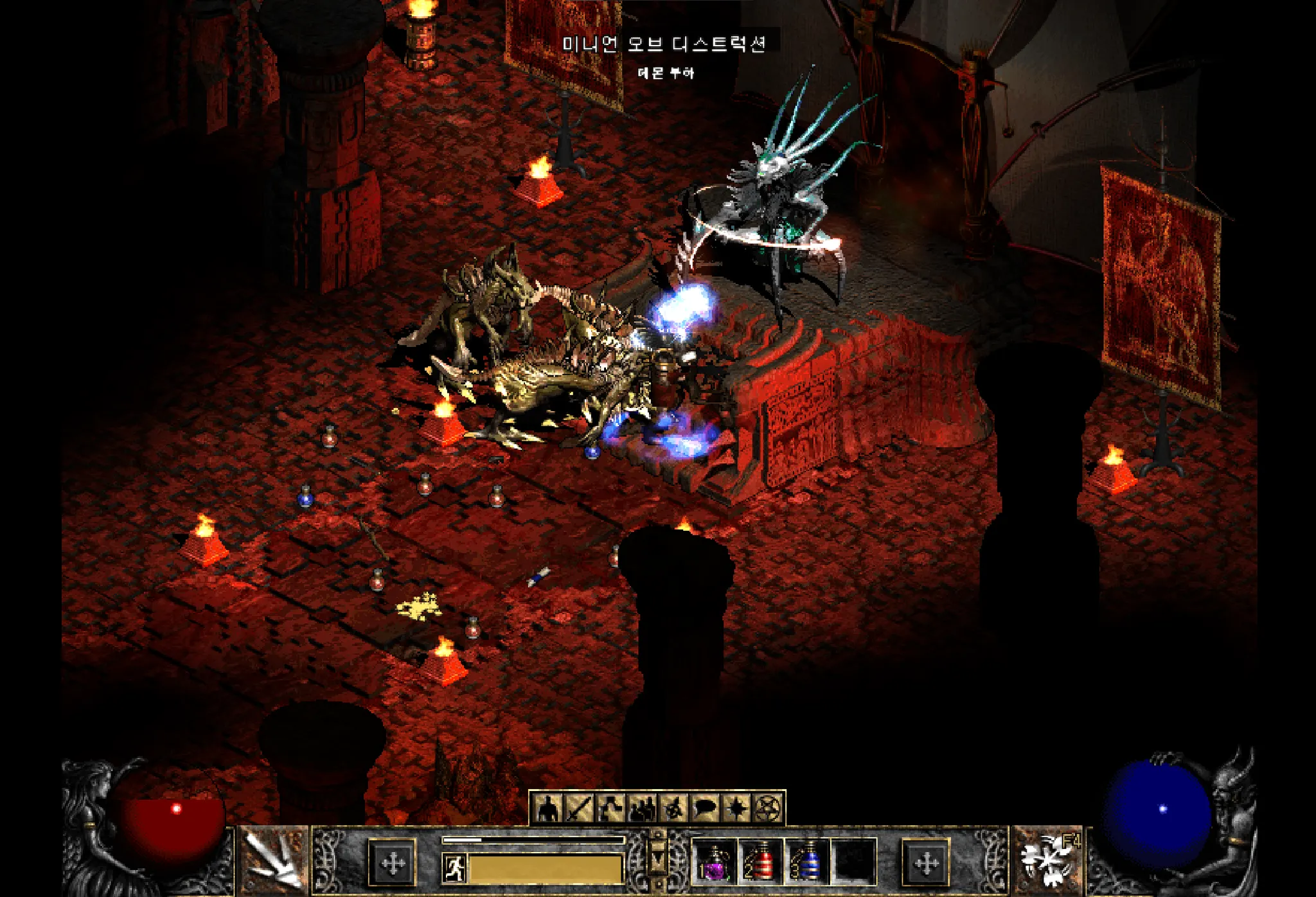Screen dimensions: 1316x897
Task: Open the message log speech bubble
Action: pos(704,808)
